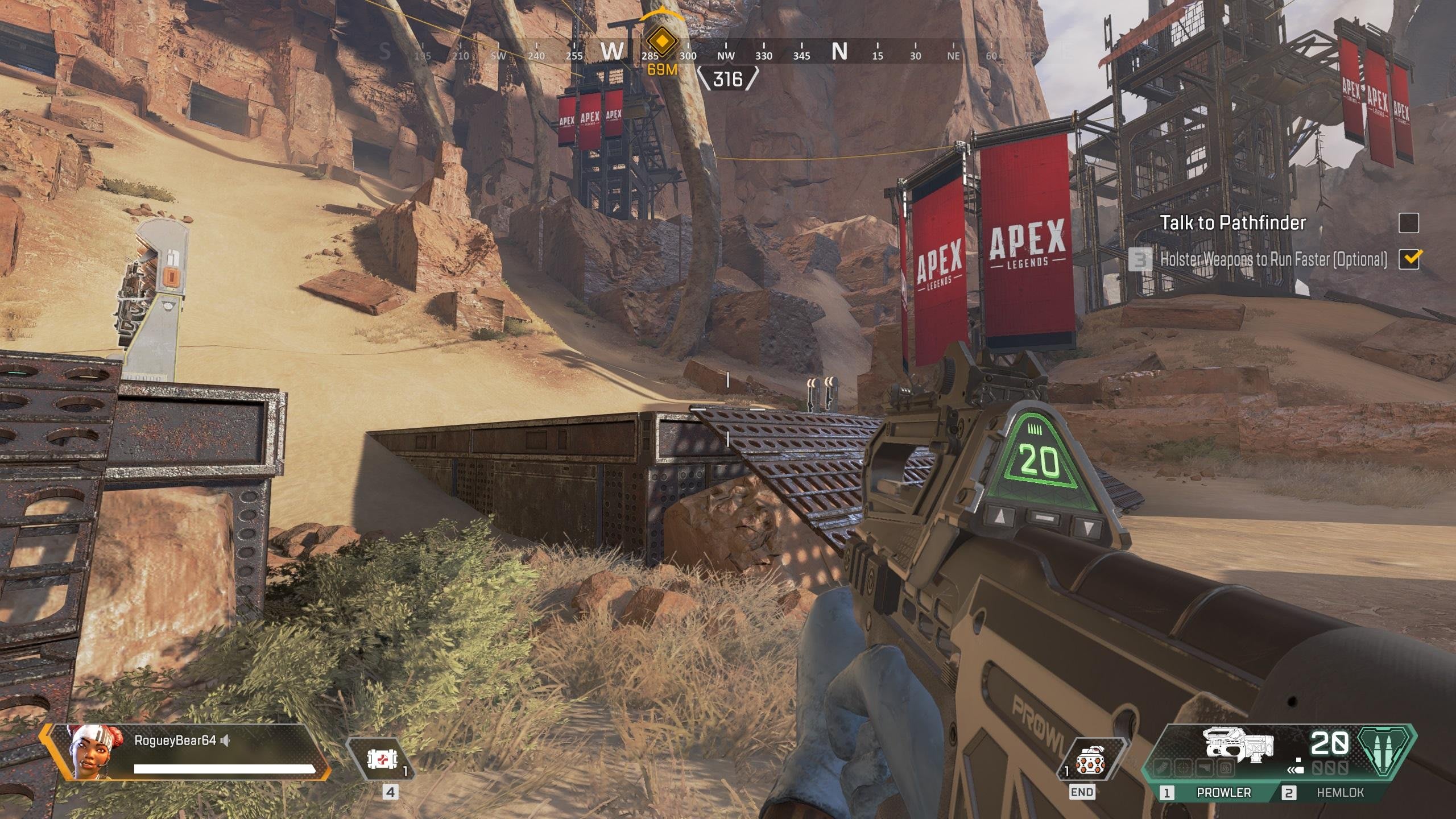Click the heavy ammo type icon

point(1384,751)
